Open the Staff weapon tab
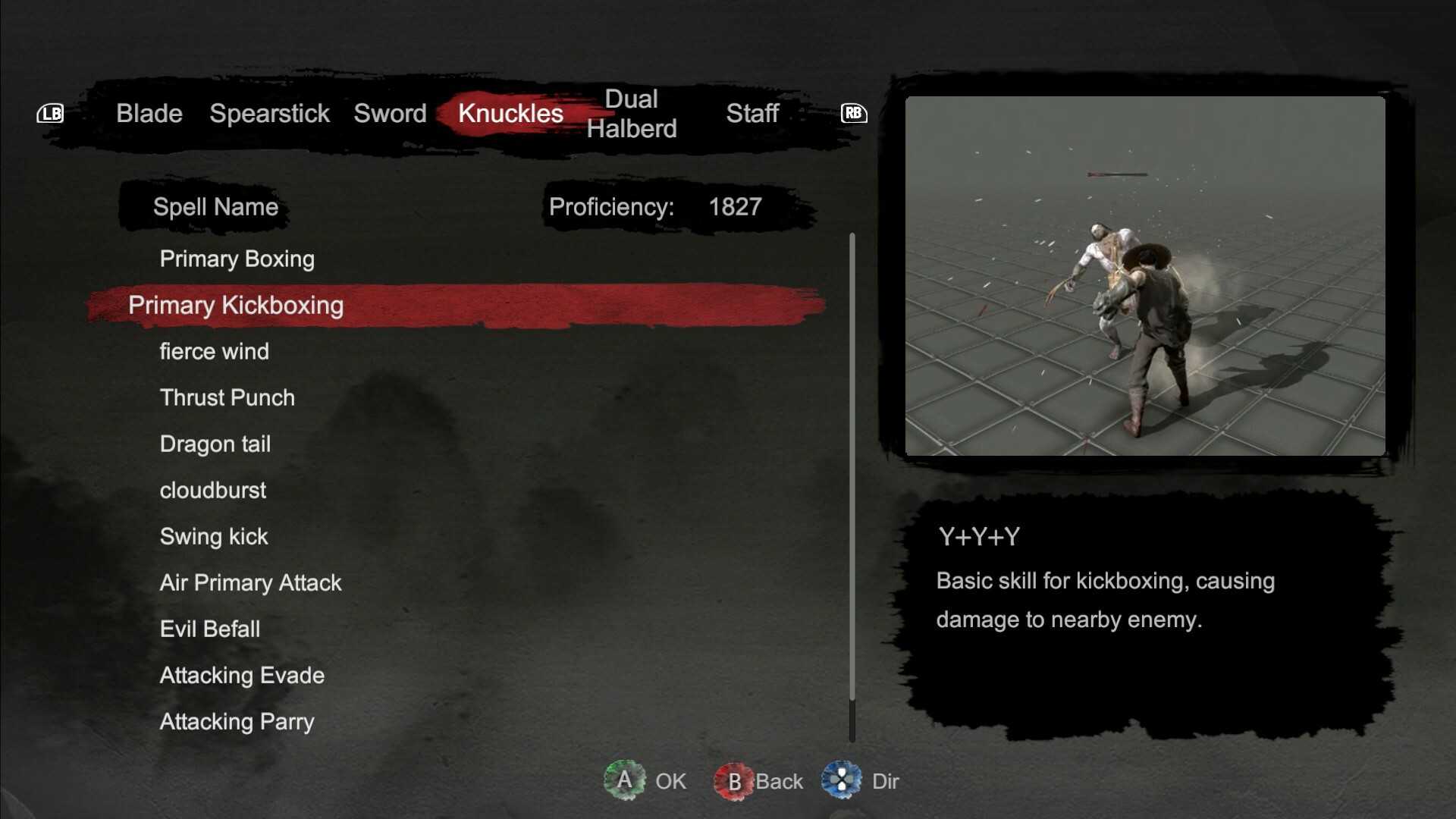 (x=752, y=114)
